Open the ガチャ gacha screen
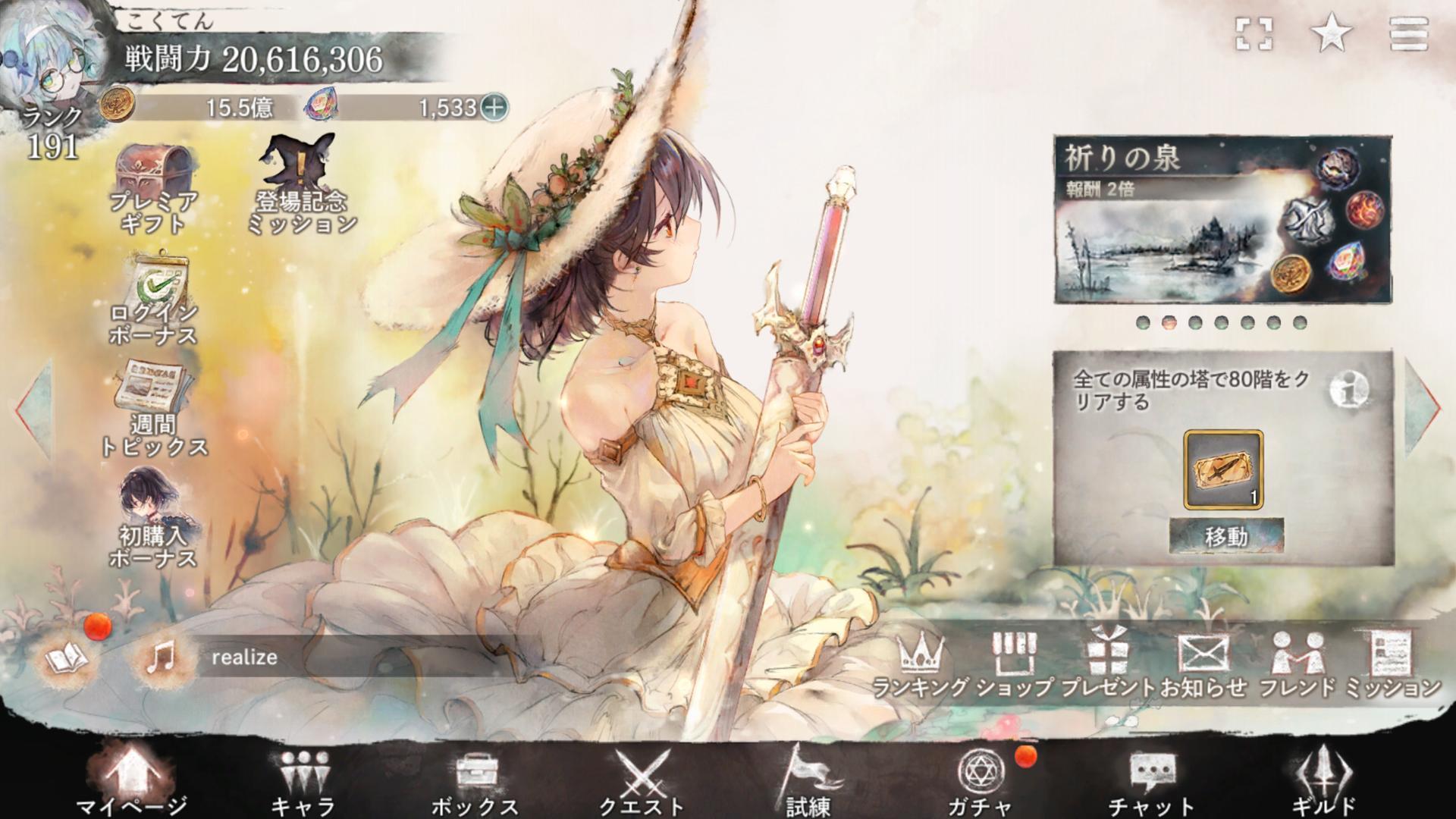Image resolution: width=1456 pixels, height=819 pixels. coord(981,781)
